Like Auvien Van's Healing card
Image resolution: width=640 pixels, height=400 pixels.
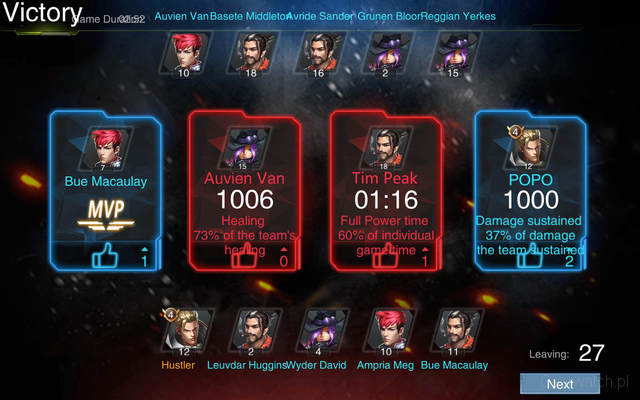click(x=244, y=257)
